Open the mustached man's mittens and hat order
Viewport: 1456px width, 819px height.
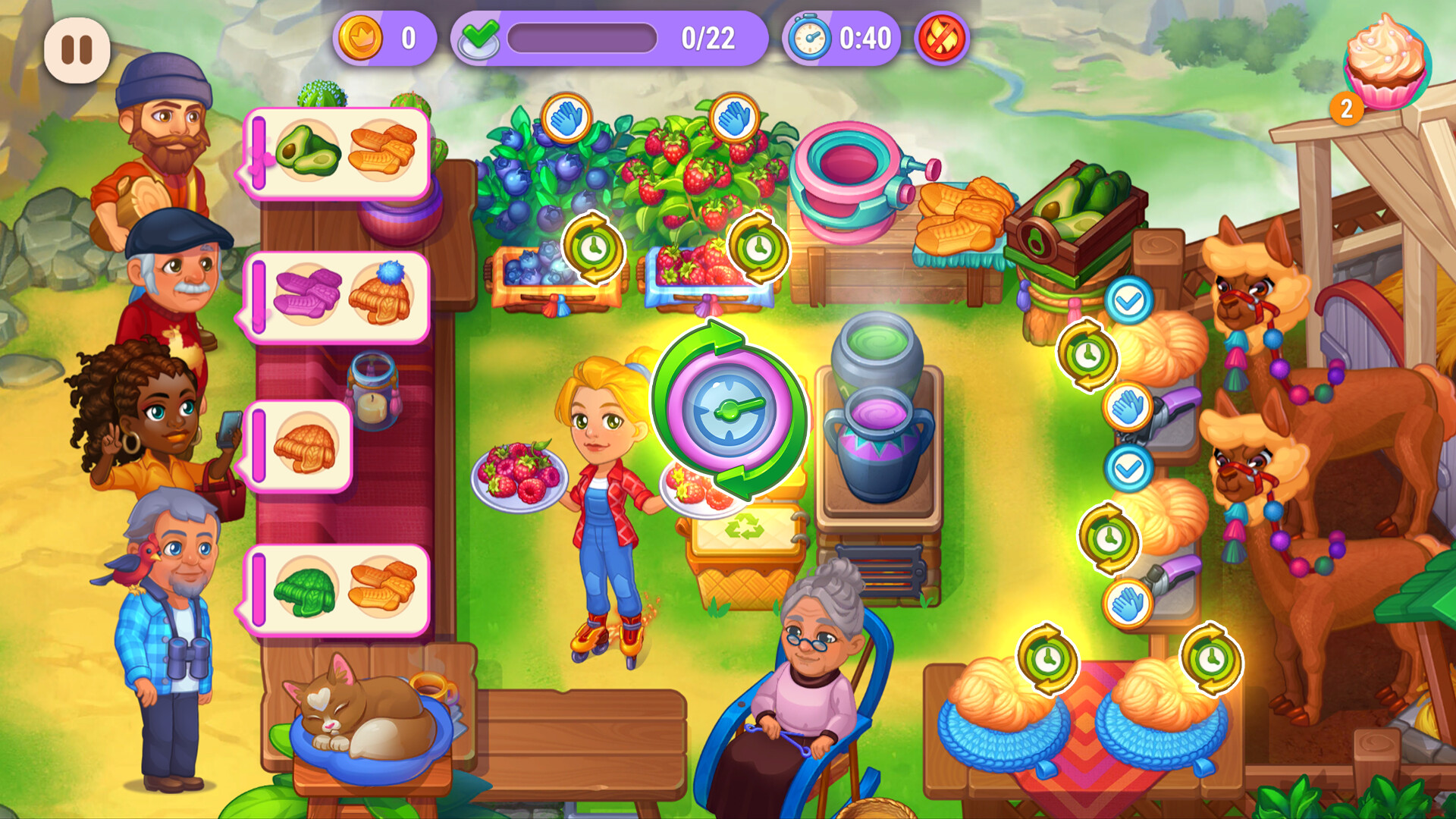click(340, 296)
